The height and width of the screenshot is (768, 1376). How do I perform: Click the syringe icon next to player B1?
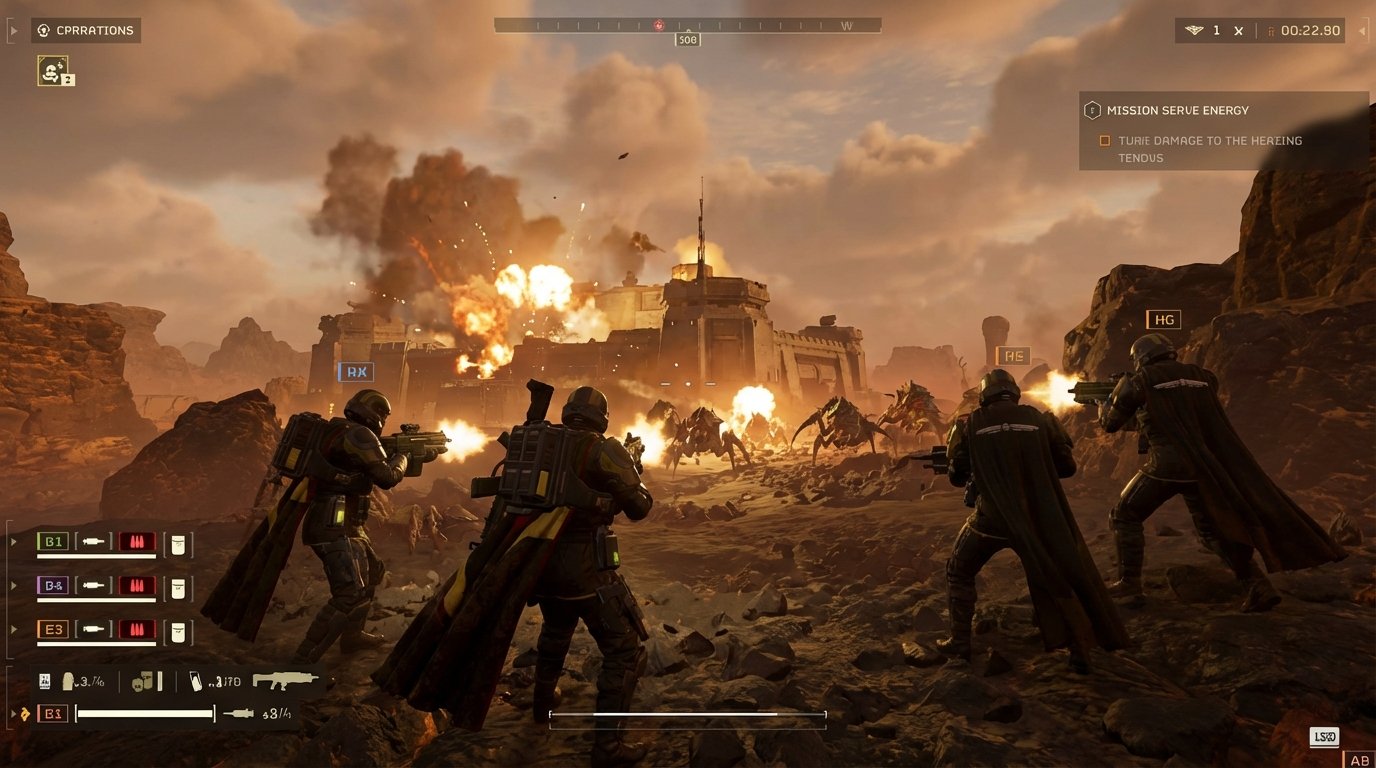pos(94,542)
